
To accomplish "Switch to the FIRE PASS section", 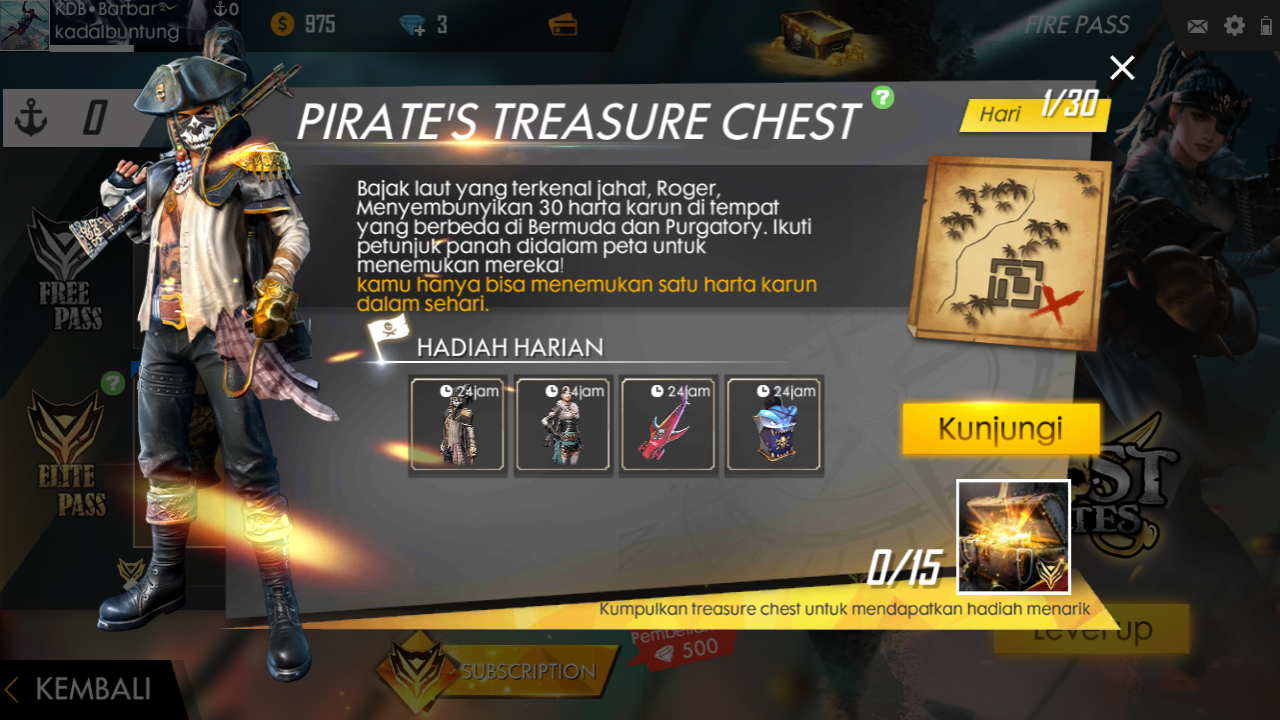I will [1078, 25].
